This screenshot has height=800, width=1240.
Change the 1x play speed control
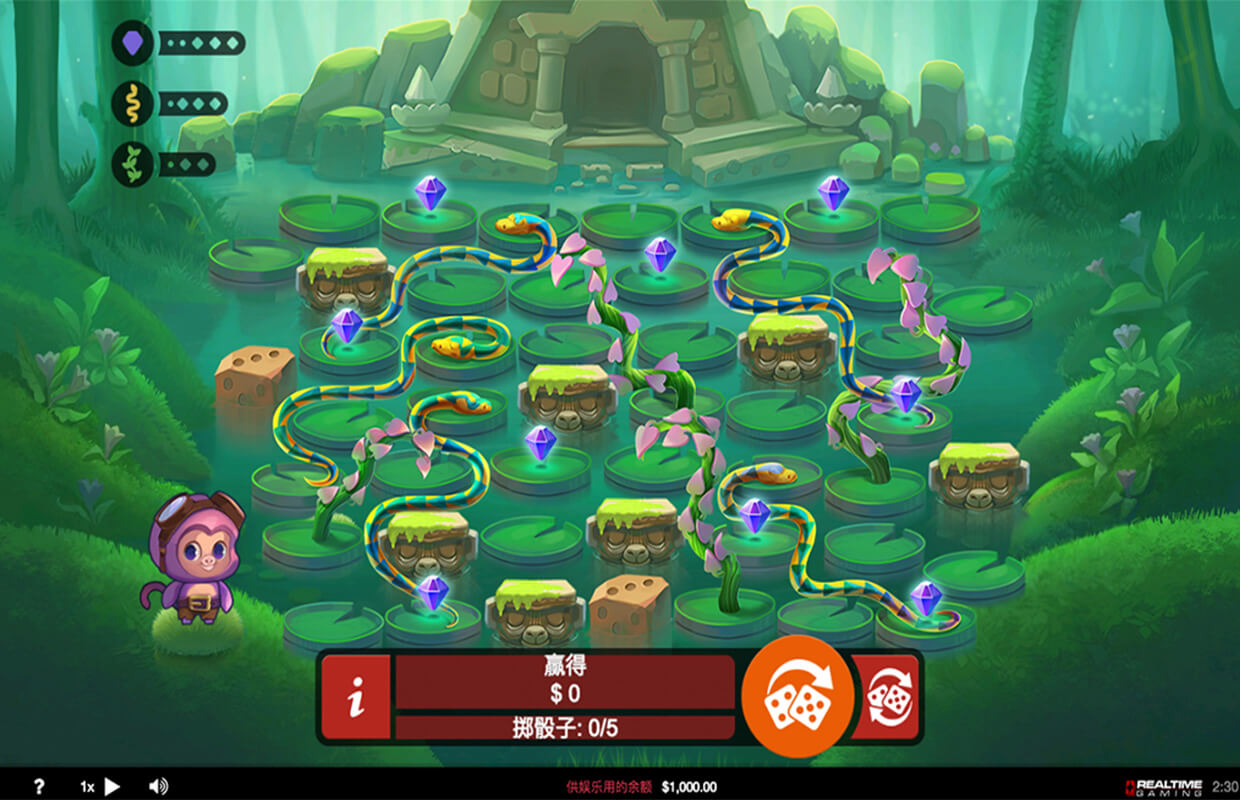pos(101,787)
